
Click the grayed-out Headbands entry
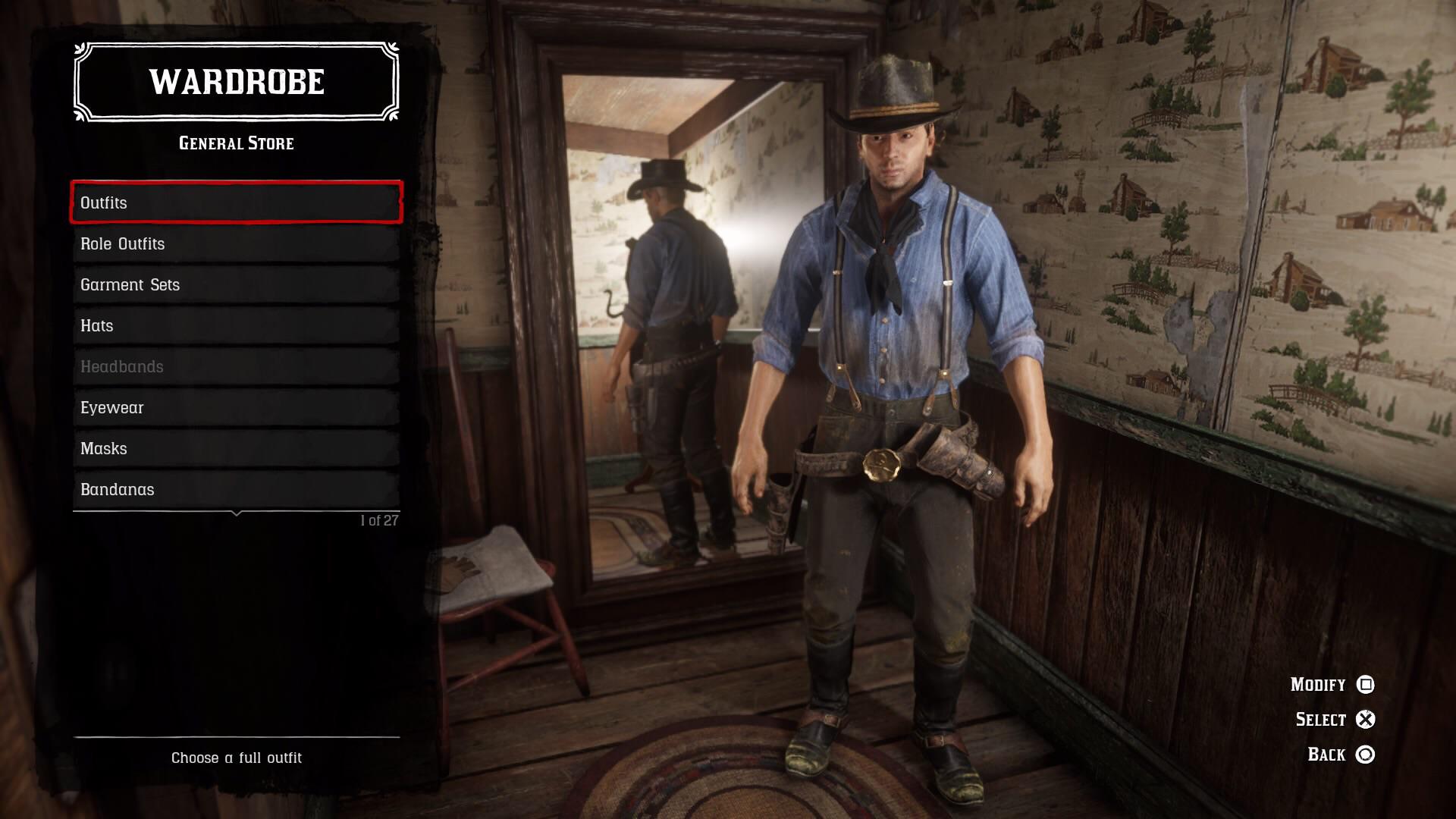[235, 366]
